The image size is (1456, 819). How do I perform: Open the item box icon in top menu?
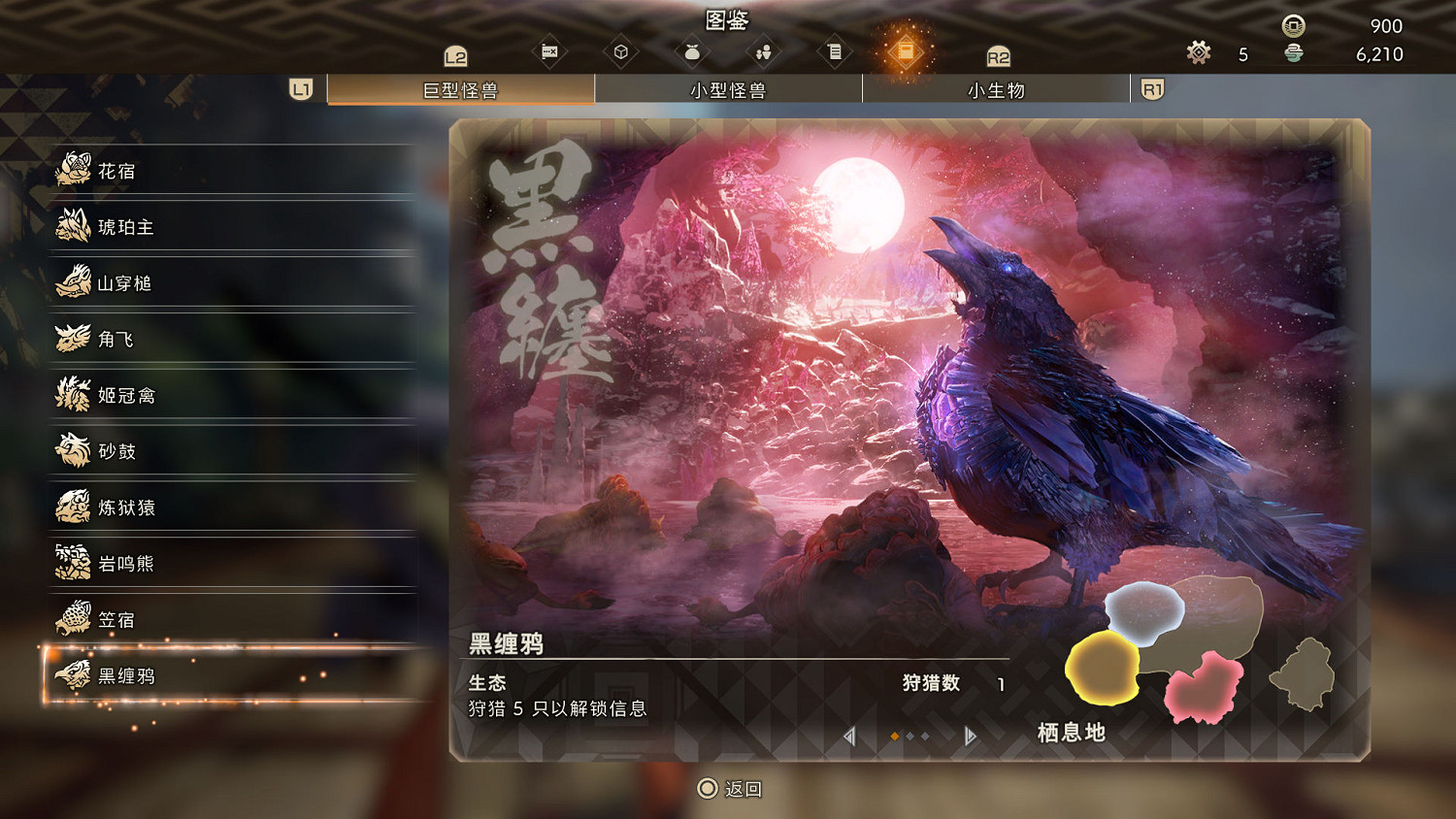(x=548, y=49)
